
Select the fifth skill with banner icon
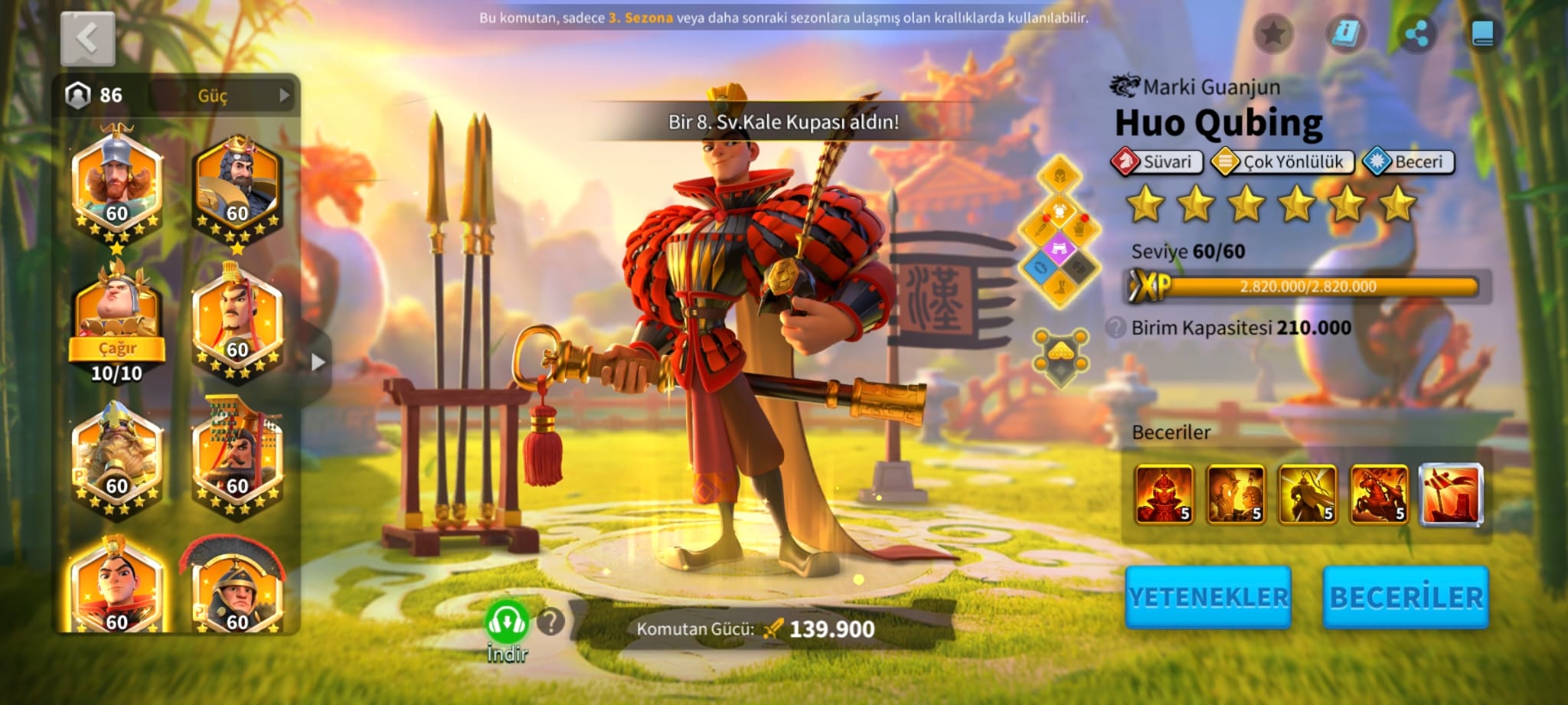[1451, 495]
